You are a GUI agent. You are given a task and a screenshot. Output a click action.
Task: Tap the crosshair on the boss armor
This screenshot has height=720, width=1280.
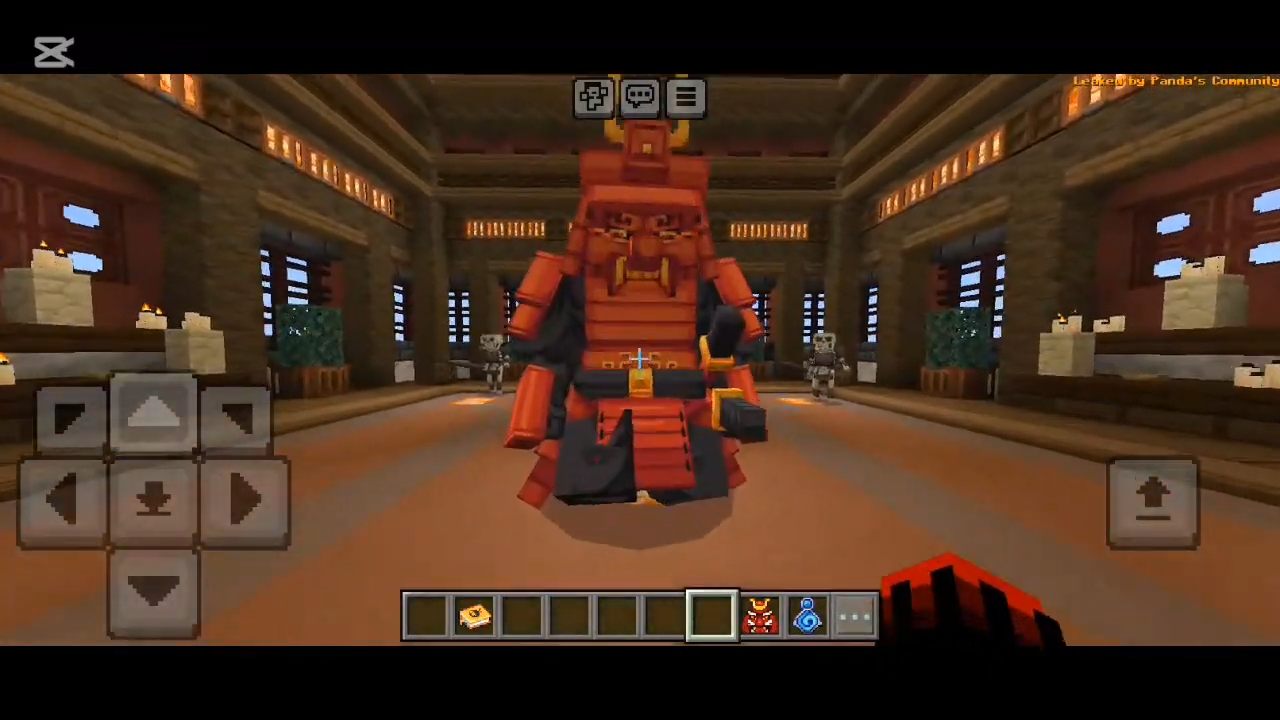(x=640, y=360)
